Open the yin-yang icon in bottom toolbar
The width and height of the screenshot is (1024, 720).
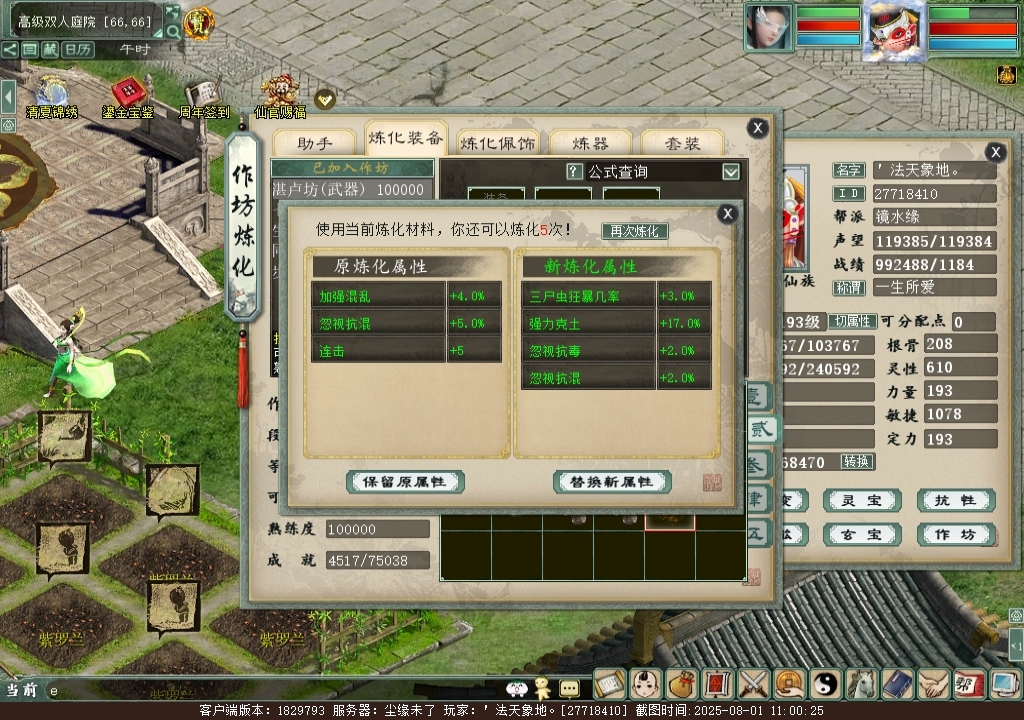coord(826,684)
